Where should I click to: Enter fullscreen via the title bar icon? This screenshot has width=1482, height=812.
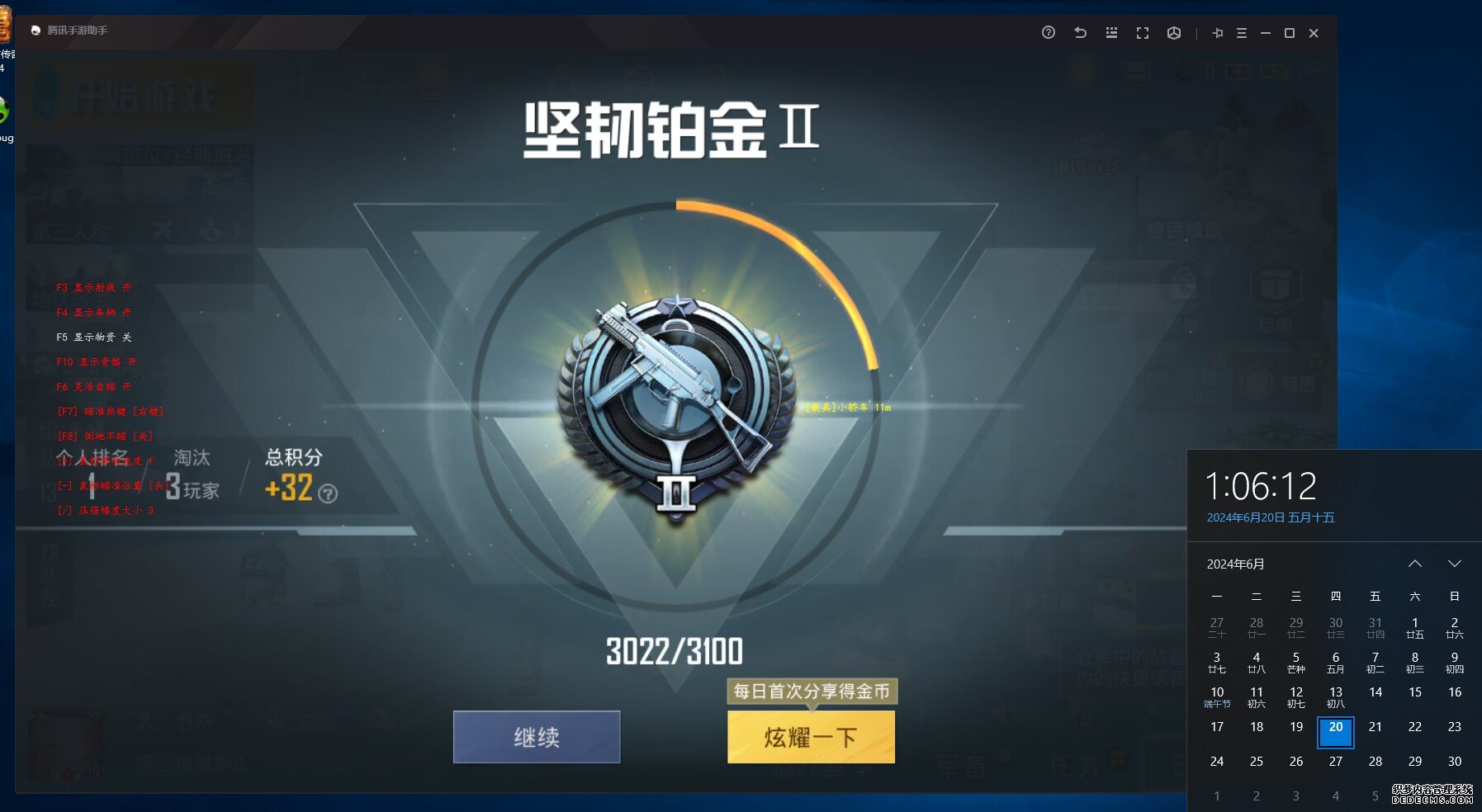coord(1143,33)
